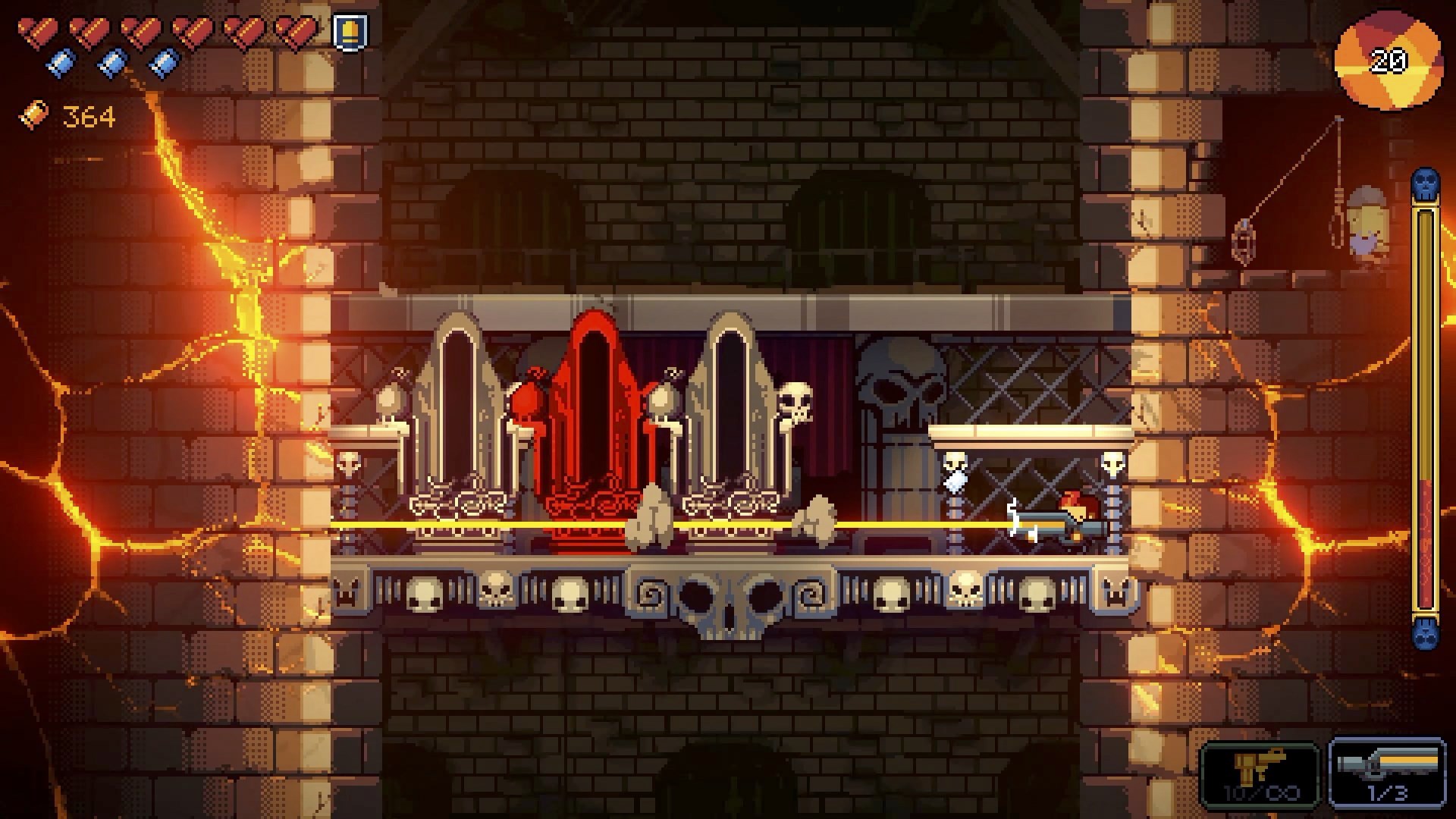Screen dimensions: 1456x819
Task: Click the circular timer displaying 20
Action: (x=1389, y=60)
